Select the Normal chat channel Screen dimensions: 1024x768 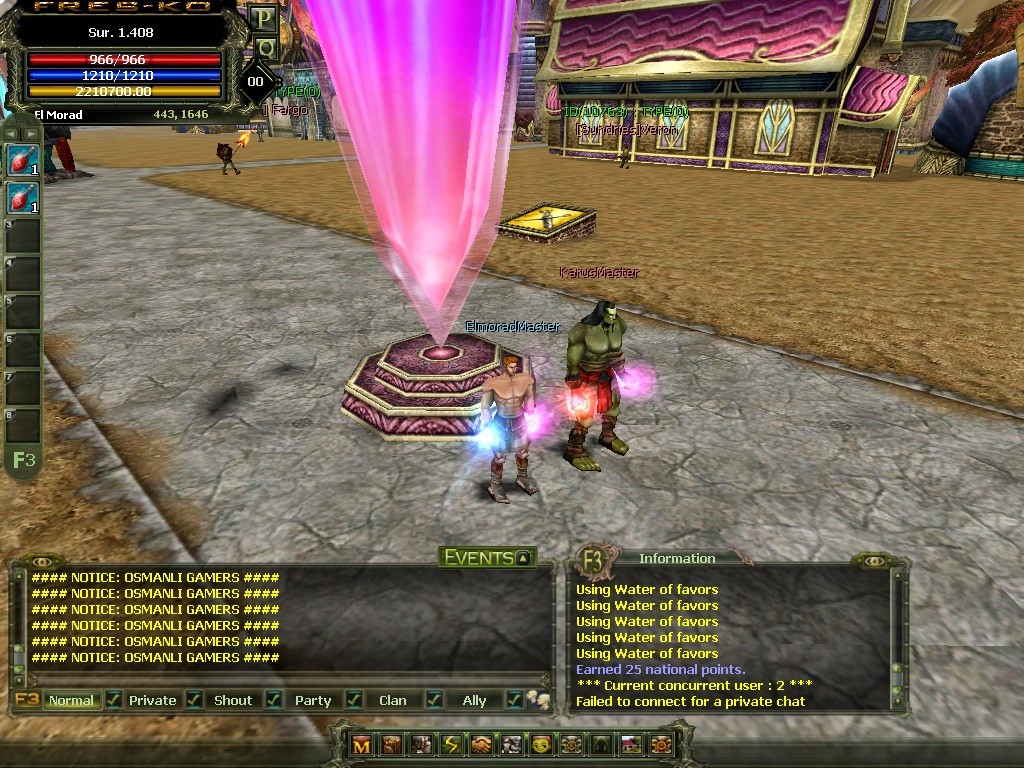71,700
